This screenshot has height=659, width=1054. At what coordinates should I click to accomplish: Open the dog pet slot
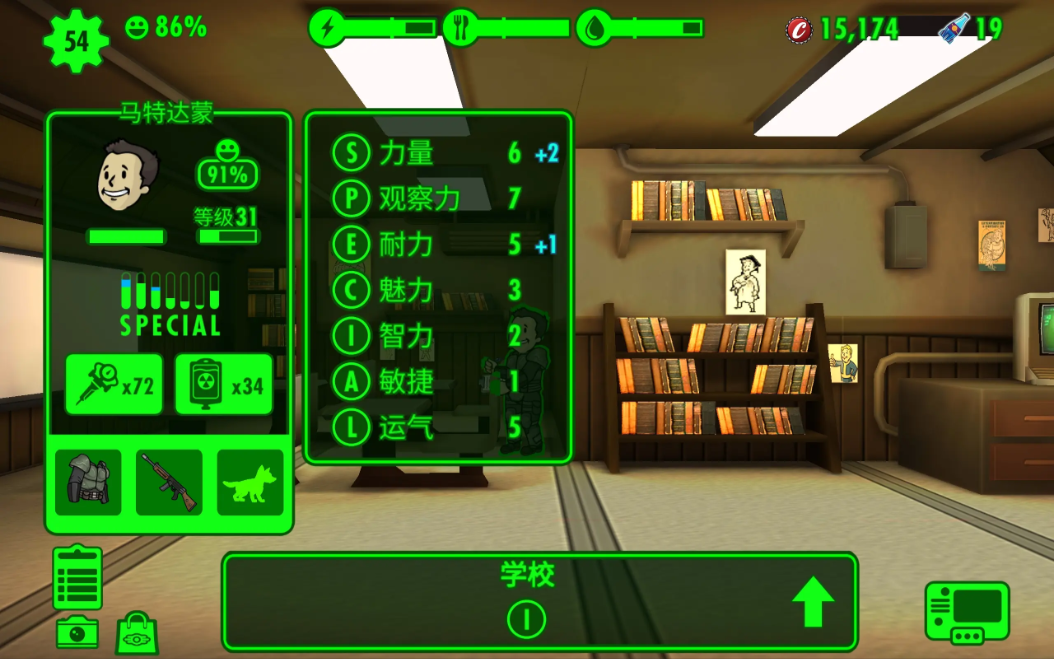pos(250,482)
